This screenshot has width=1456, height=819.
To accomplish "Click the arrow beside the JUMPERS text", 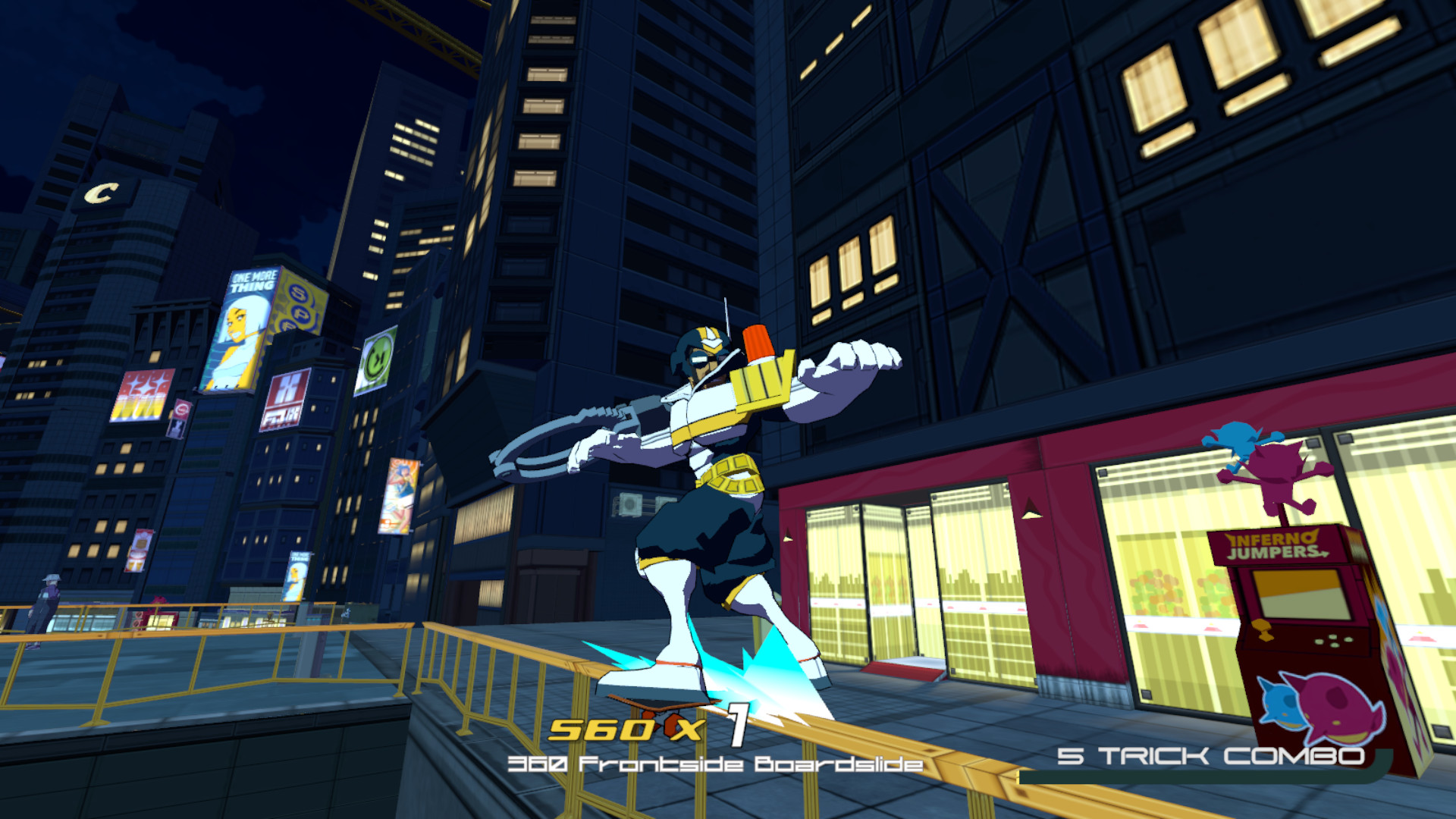I will pos(1325,554).
